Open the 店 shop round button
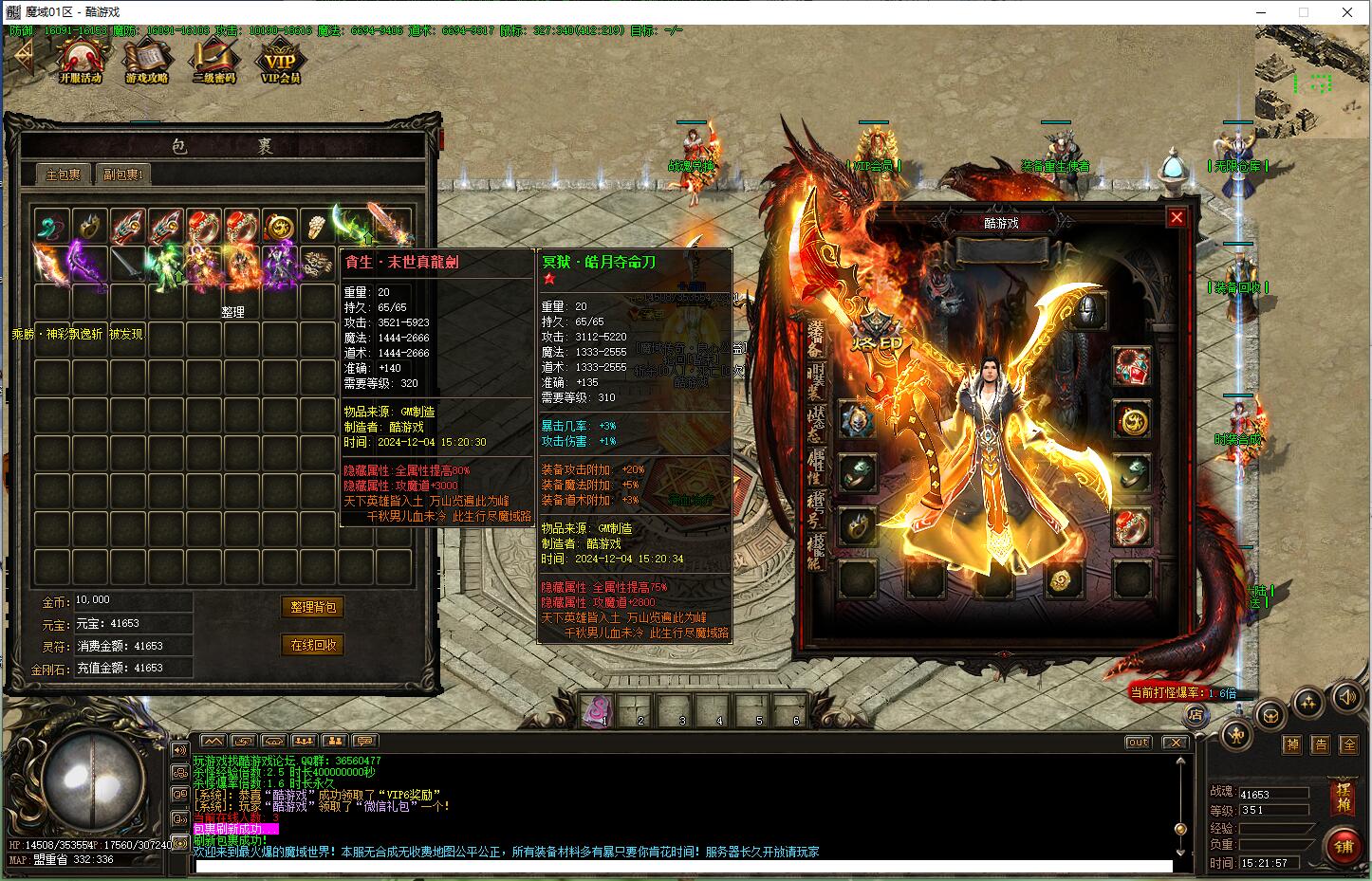This screenshot has height=881, width=1372. (x=1196, y=714)
